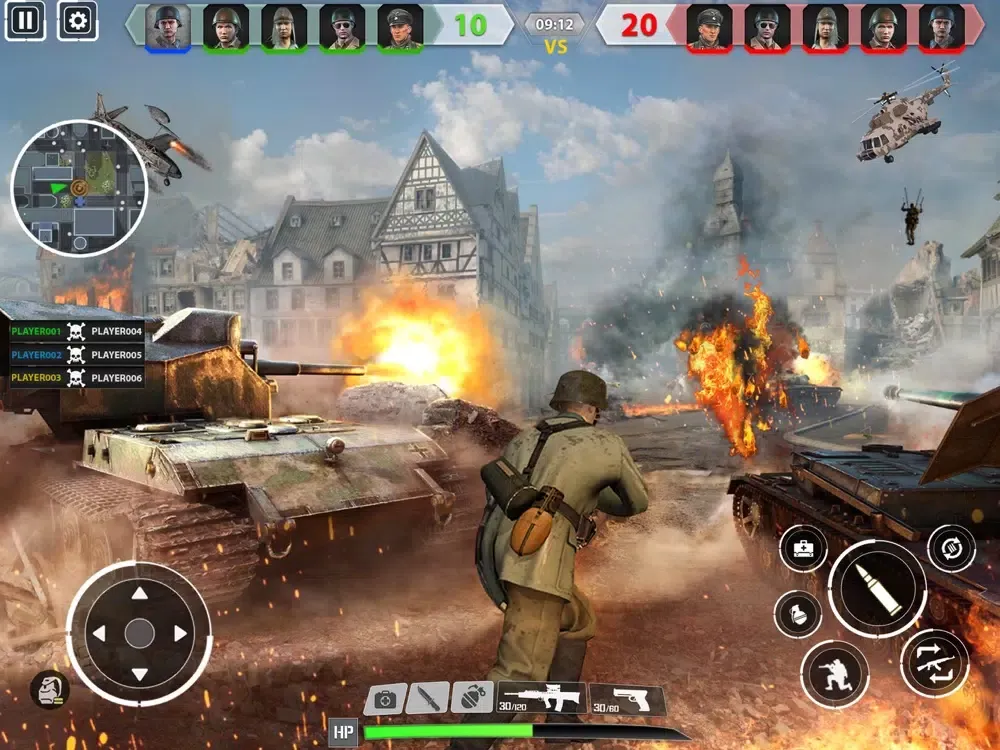Select the medkit slot in the hotbar
The width and height of the screenshot is (1000, 750).
[x=385, y=698]
